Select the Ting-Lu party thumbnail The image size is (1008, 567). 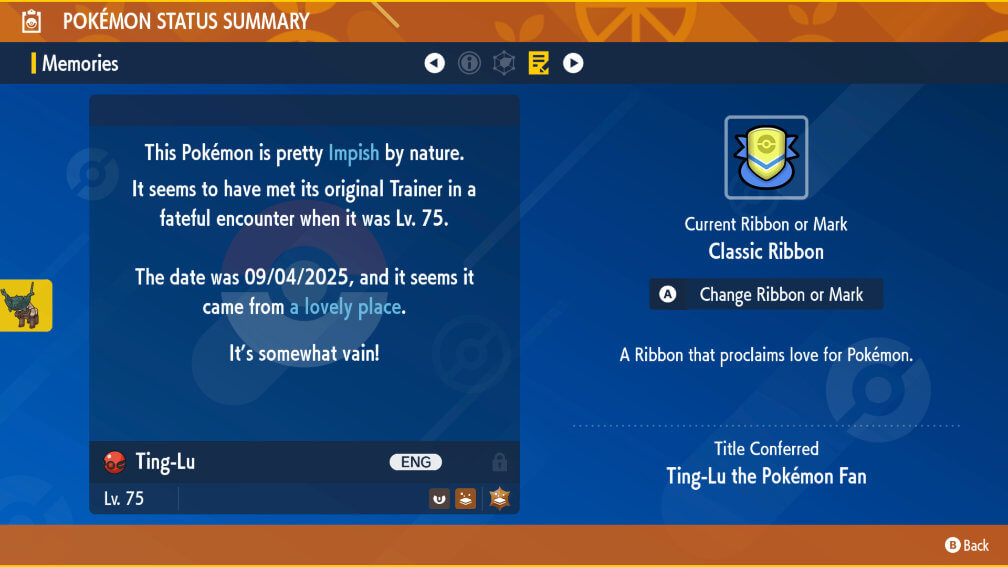click(25, 305)
